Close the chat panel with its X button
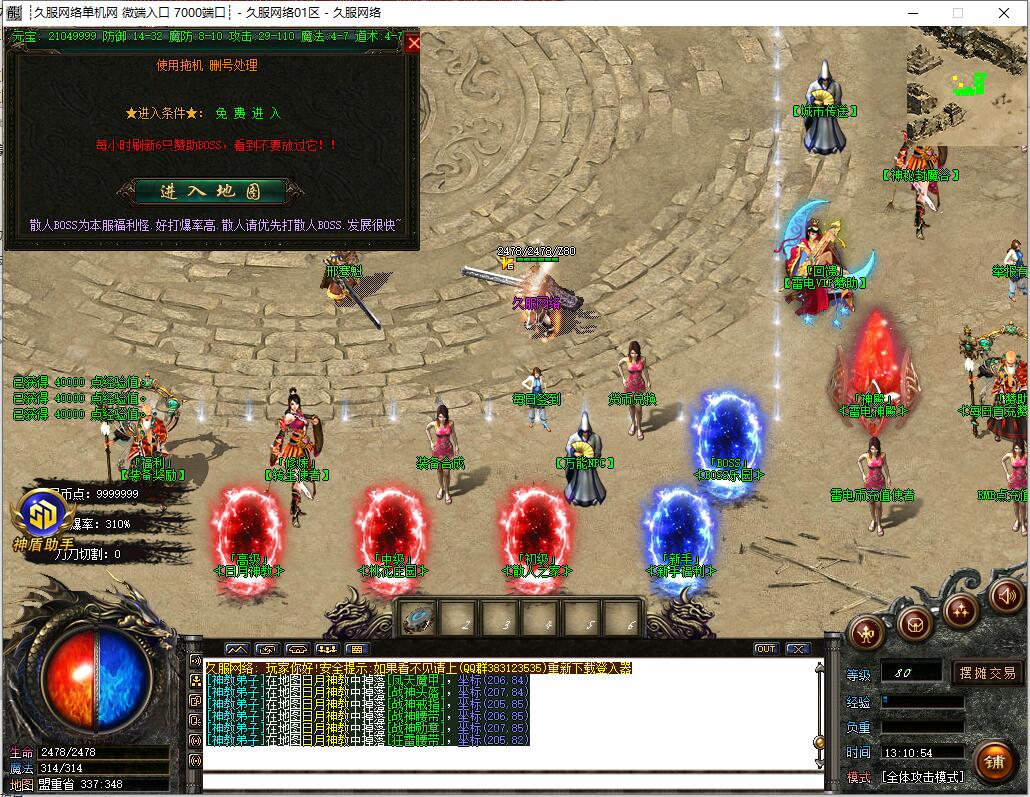The height and width of the screenshot is (797, 1030). 797,649
